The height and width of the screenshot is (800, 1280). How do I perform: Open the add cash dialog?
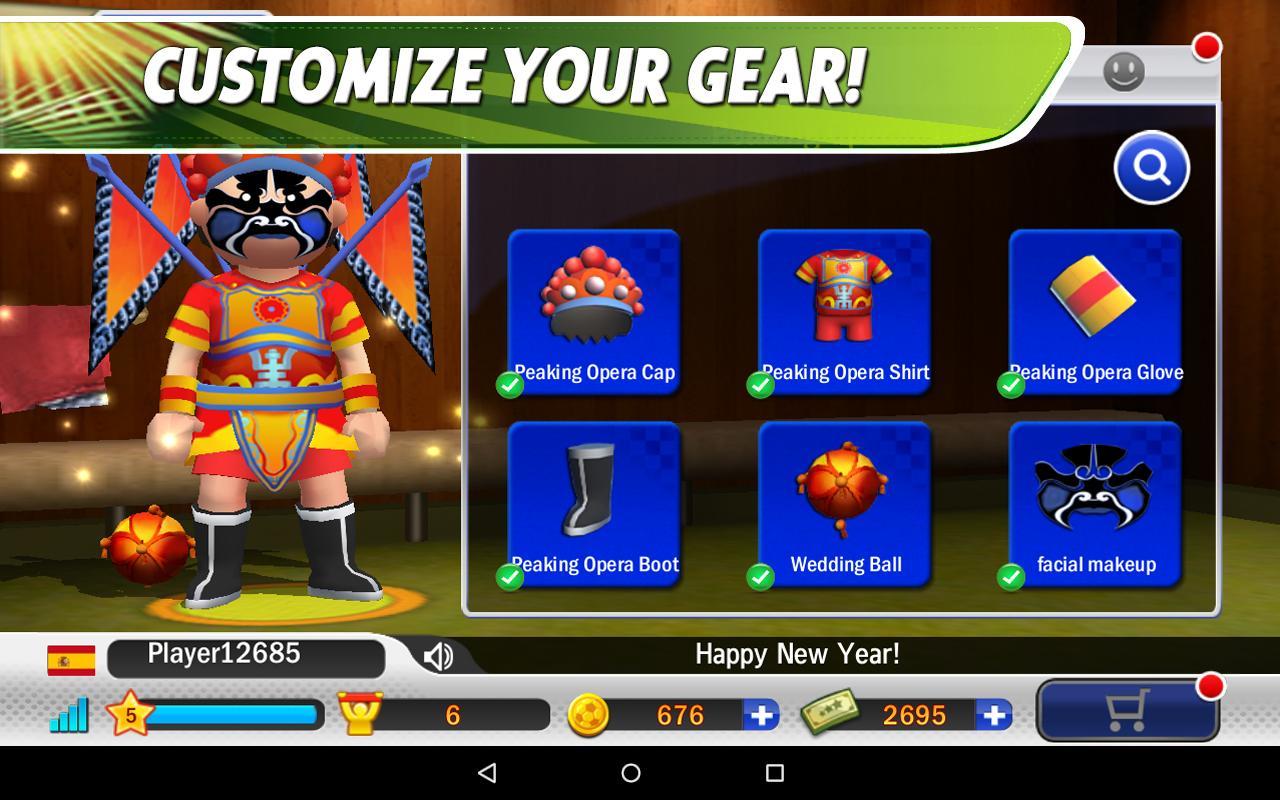[992, 714]
